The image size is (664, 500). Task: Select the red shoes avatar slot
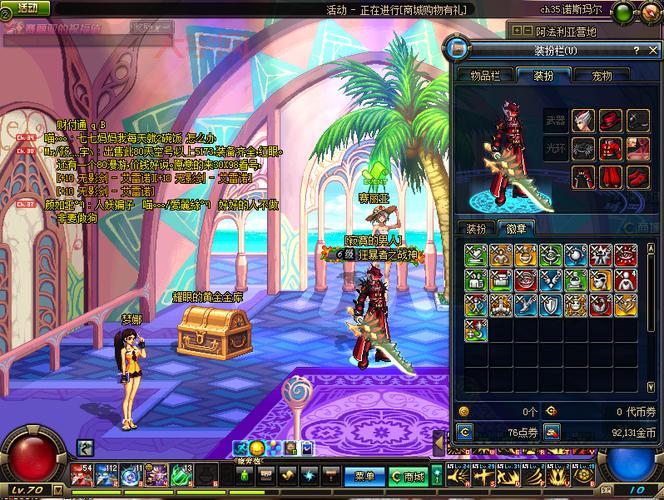(x=640, y=178)
